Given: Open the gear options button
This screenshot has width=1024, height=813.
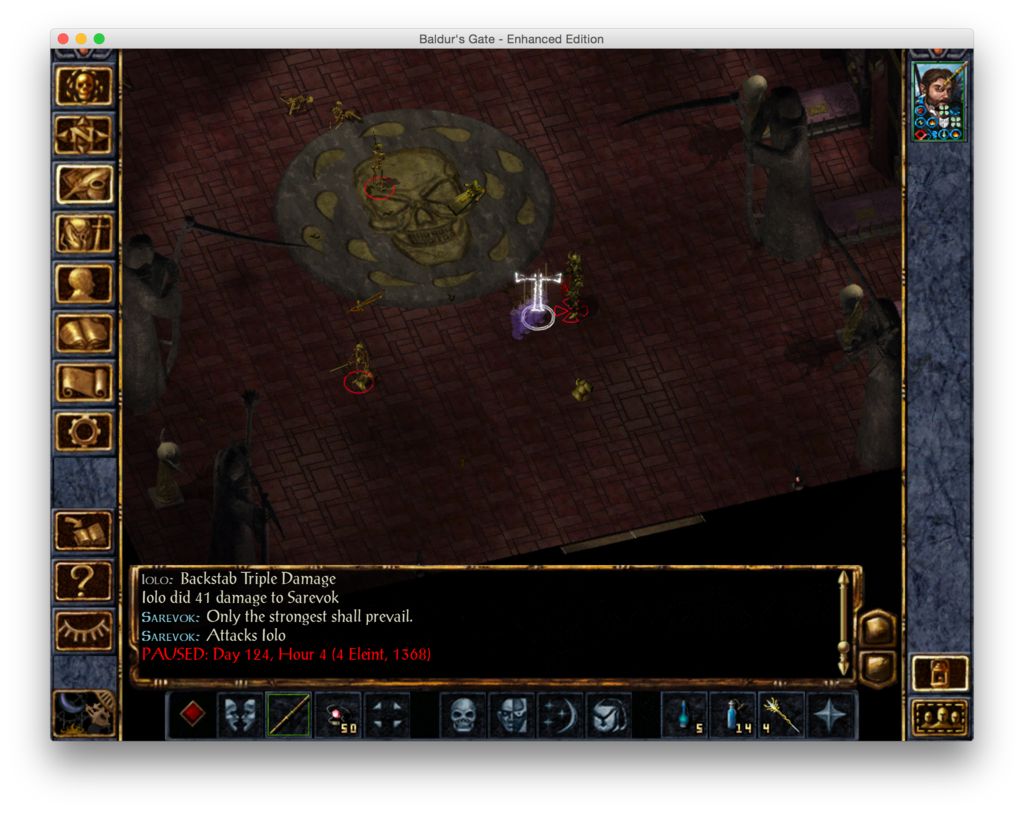Looking at the screenshot, I should pos(84,431).
